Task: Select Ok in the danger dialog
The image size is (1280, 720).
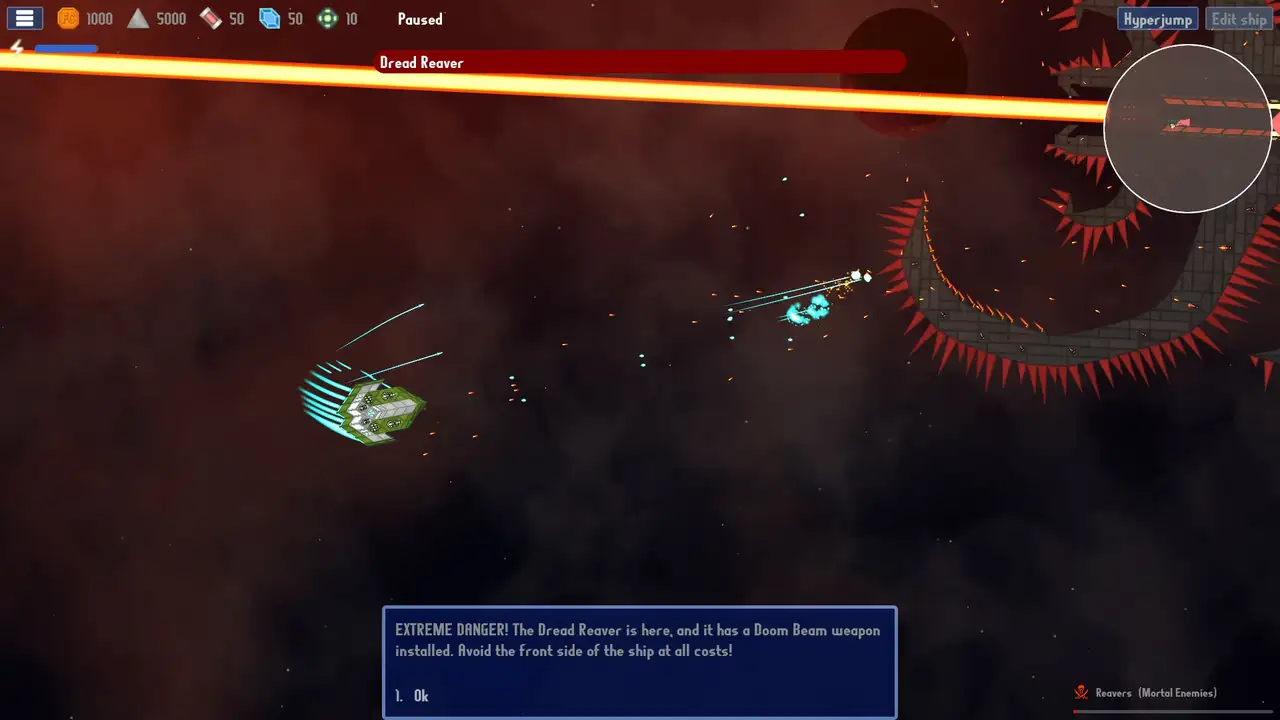Action: [420, 695]
